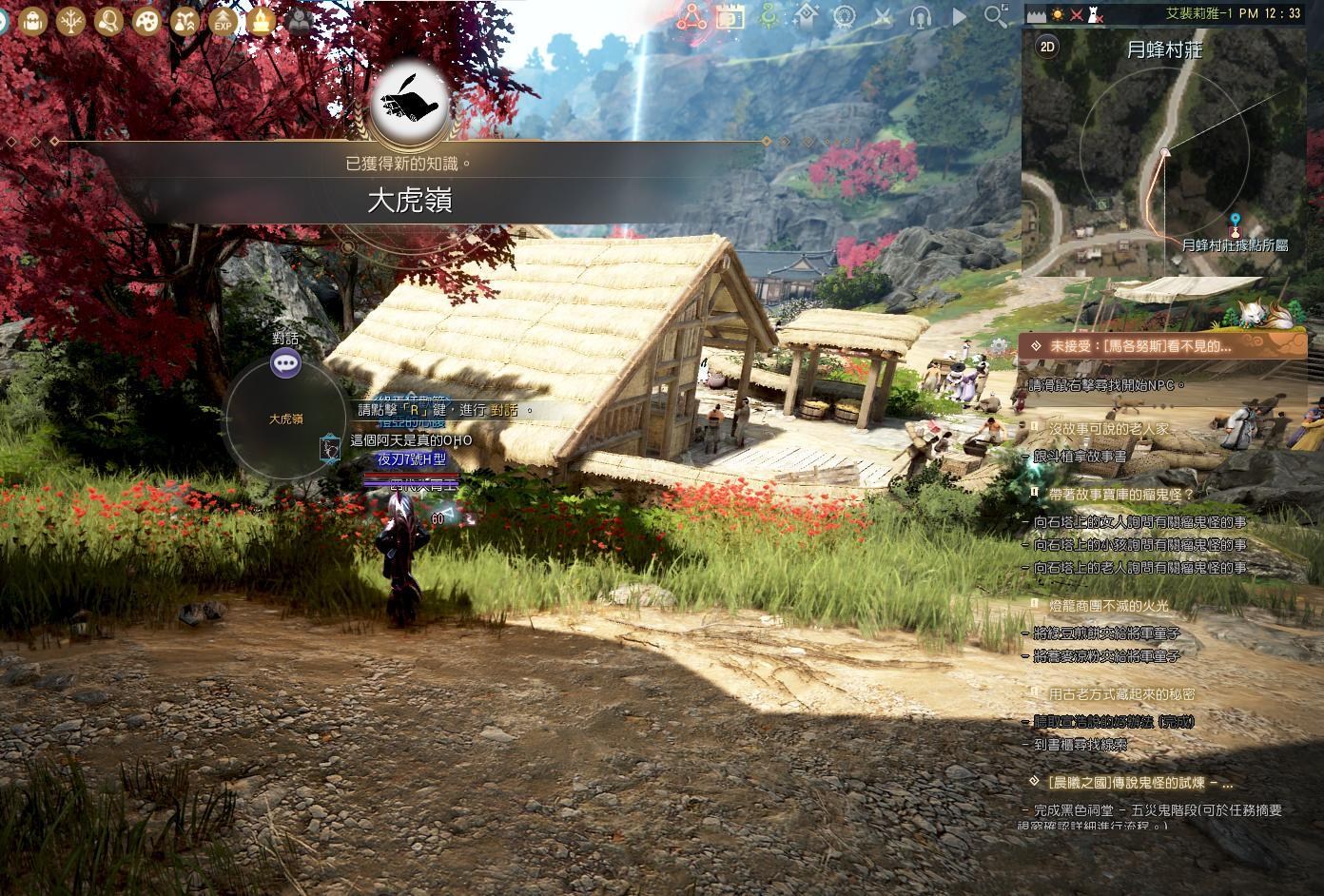This screenshot has height=896, width=1324.
Task: Activate the campfire icon
Action: point(261,20)
